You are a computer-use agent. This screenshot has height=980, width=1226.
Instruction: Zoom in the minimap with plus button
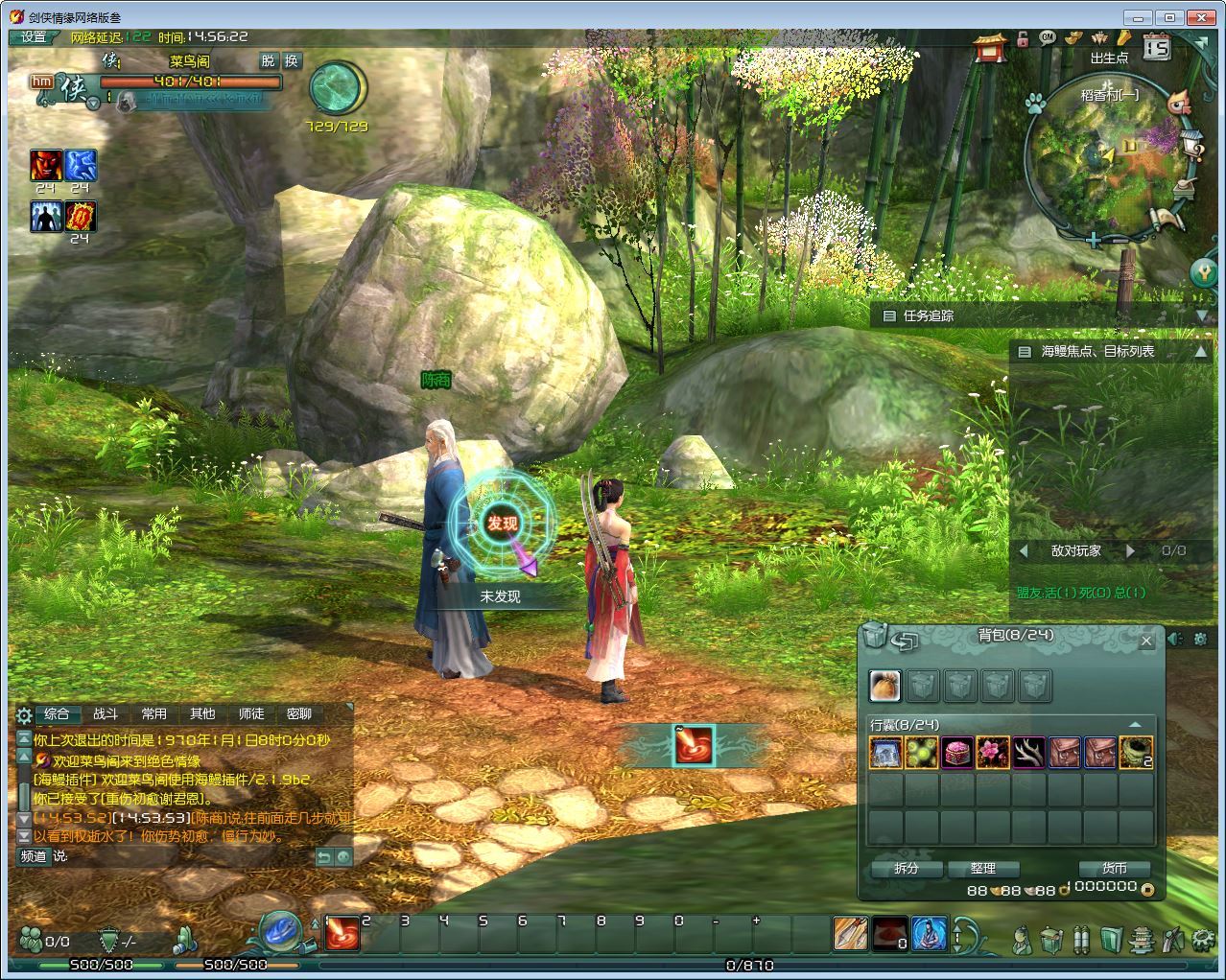(x=1094, y=241)
